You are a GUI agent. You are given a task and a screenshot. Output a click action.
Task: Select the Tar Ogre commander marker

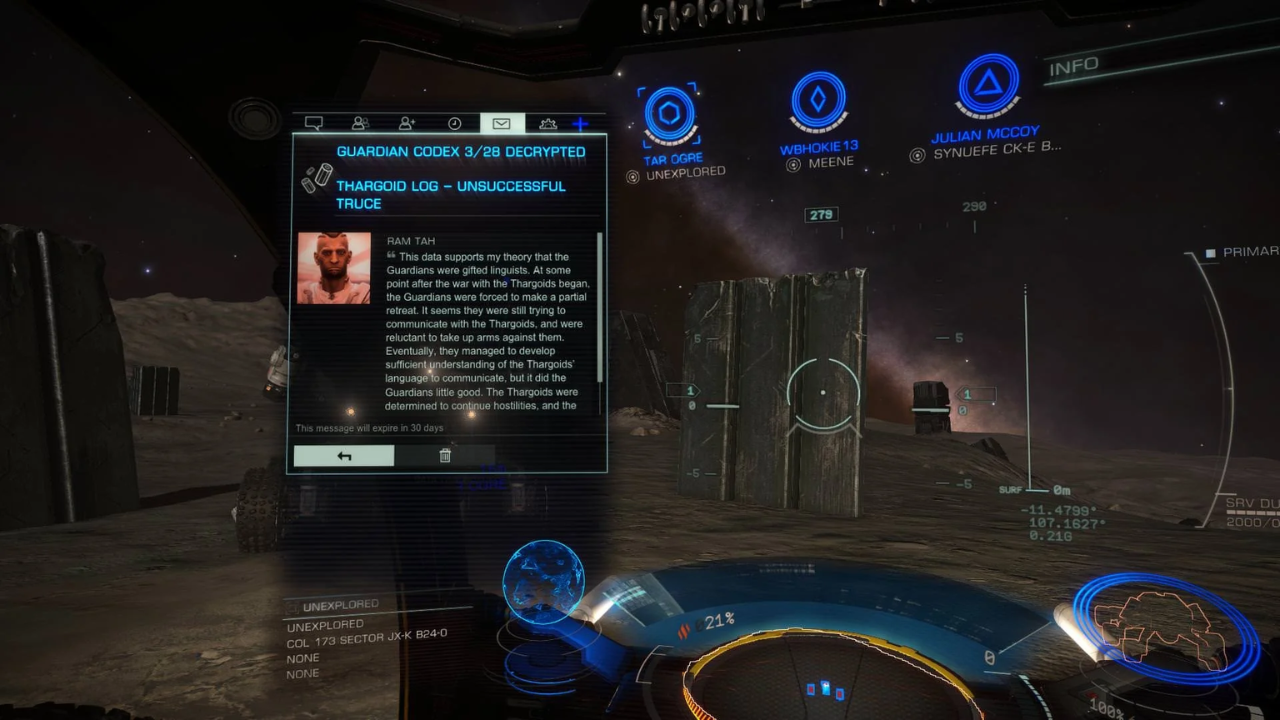[x=669, y=115]
